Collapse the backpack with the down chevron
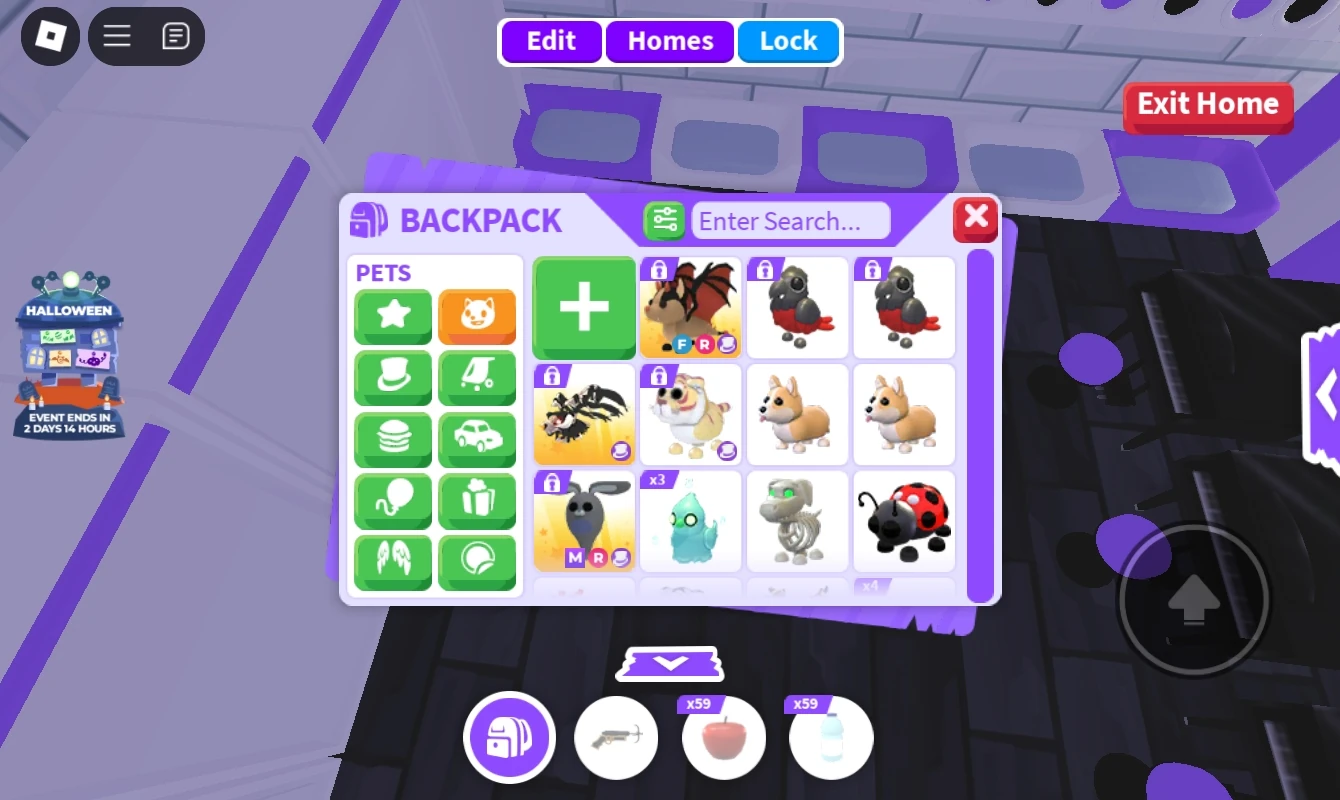The width and height of the screenshot is (1340, 800). pos(669,663)
